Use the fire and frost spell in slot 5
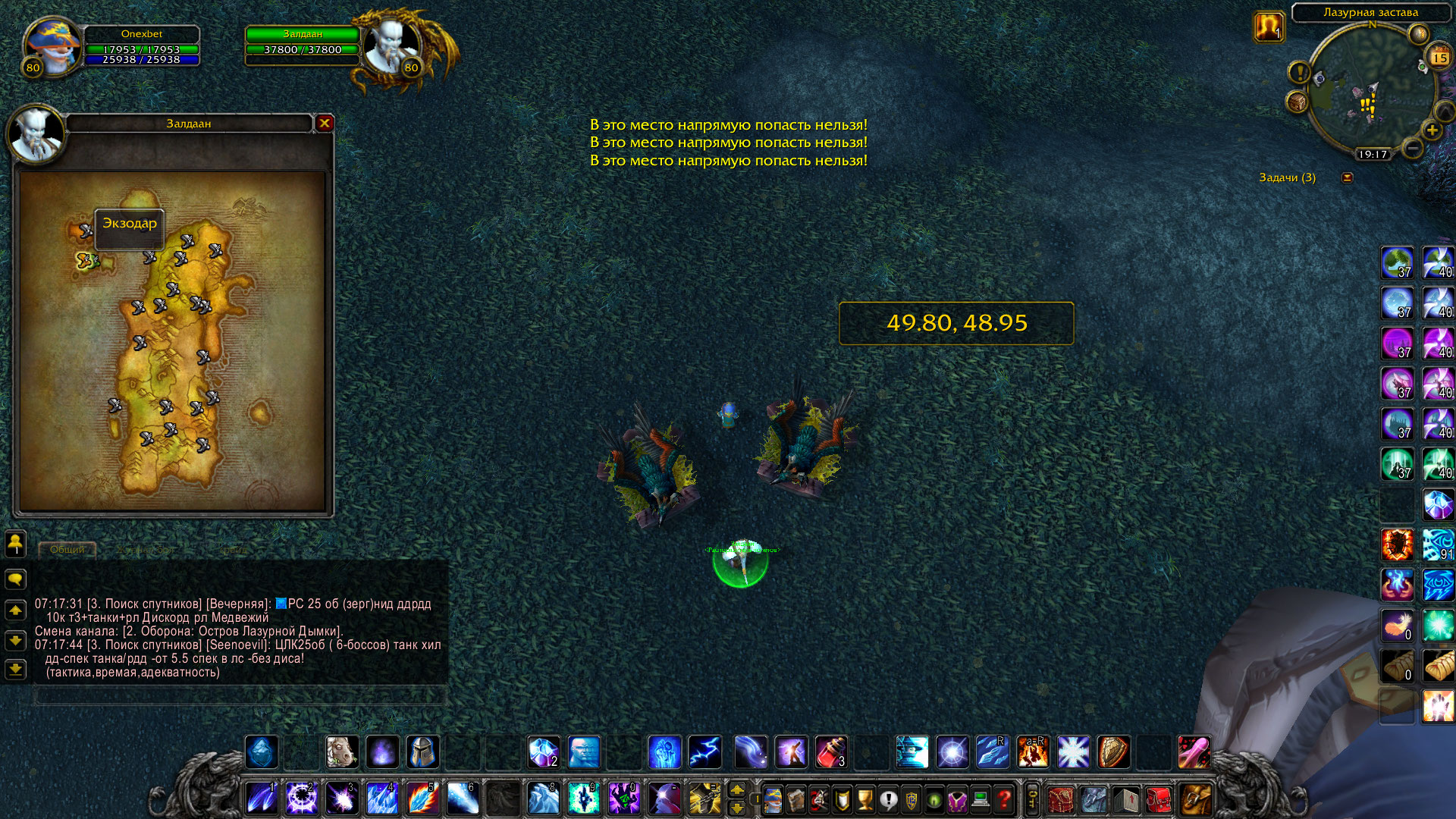Image resolution: width=1456 pixels, height=819 pixels. [x=422, y=799]
